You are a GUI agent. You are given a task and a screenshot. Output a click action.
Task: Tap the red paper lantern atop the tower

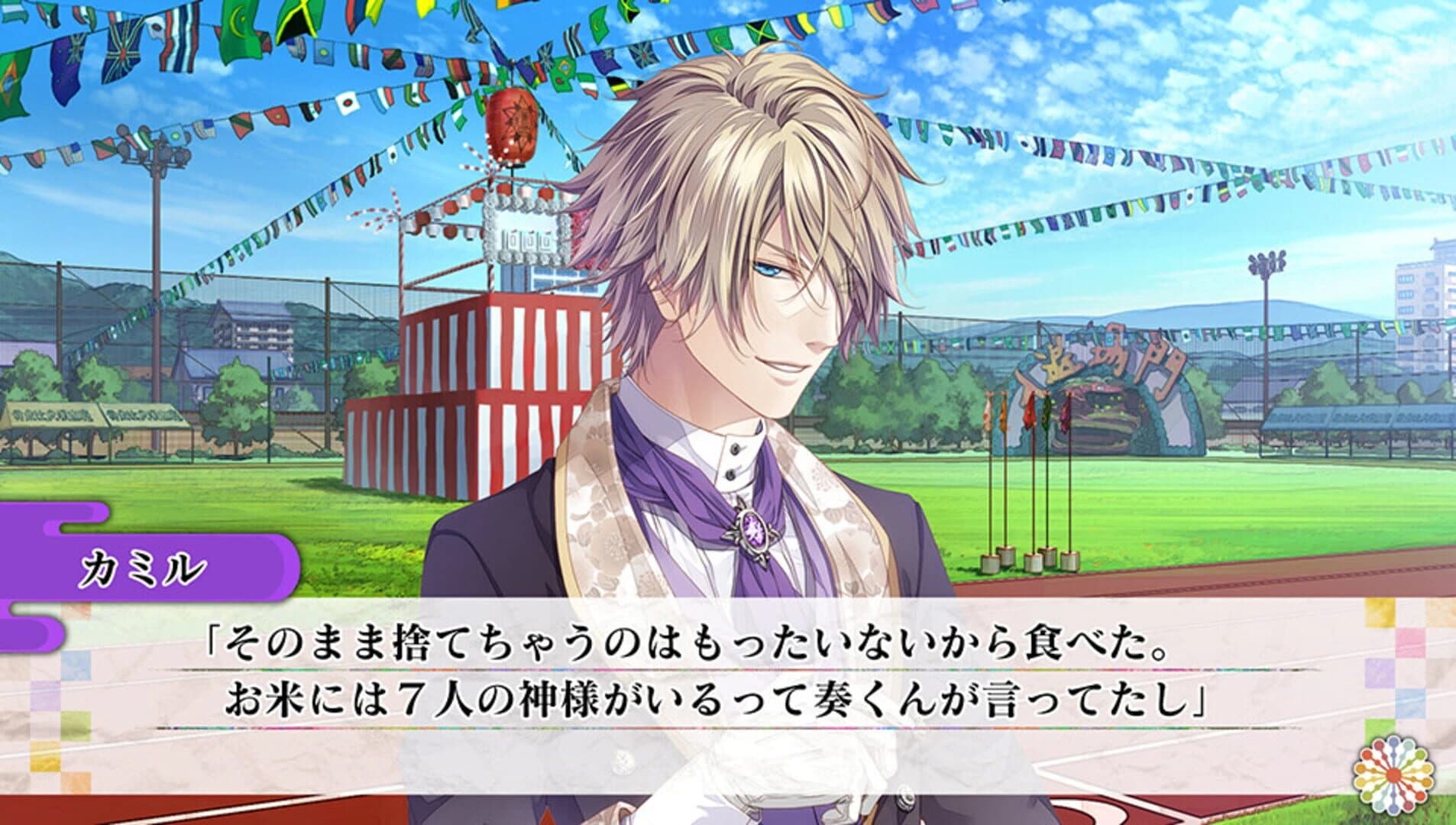(x=510, y=128)
